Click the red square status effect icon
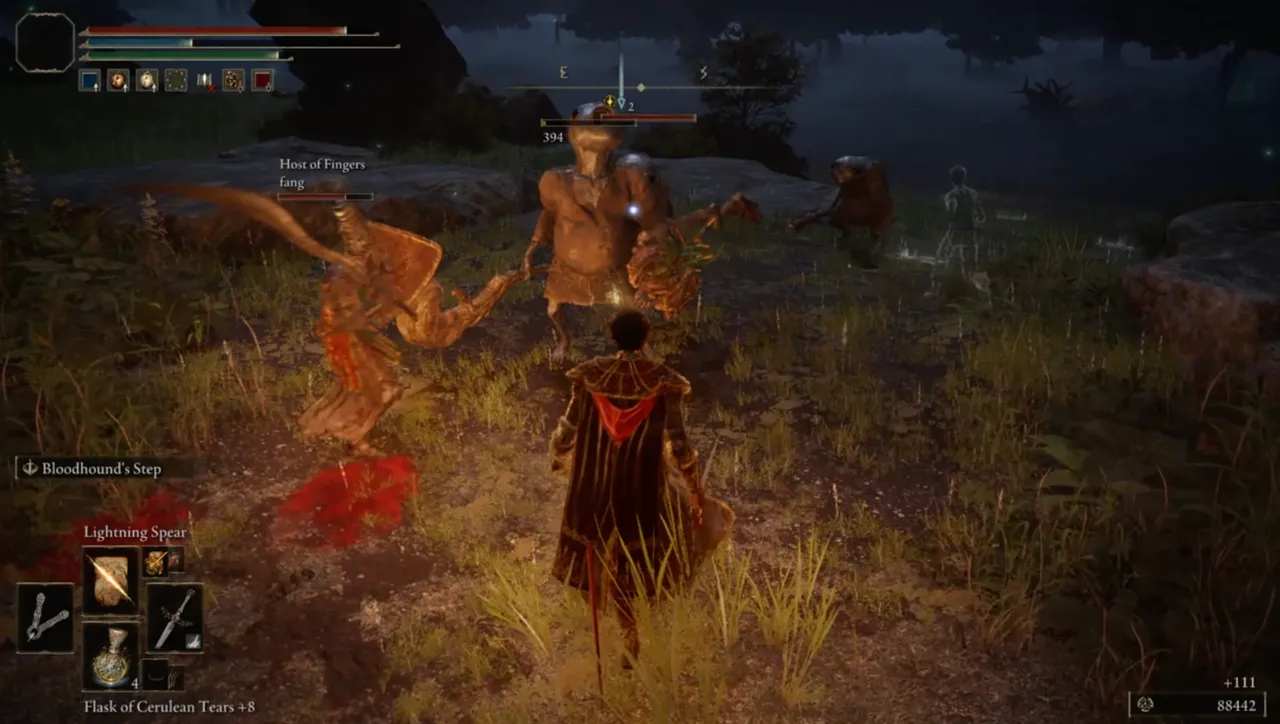The image size is (1280, 724). point(261,78)
